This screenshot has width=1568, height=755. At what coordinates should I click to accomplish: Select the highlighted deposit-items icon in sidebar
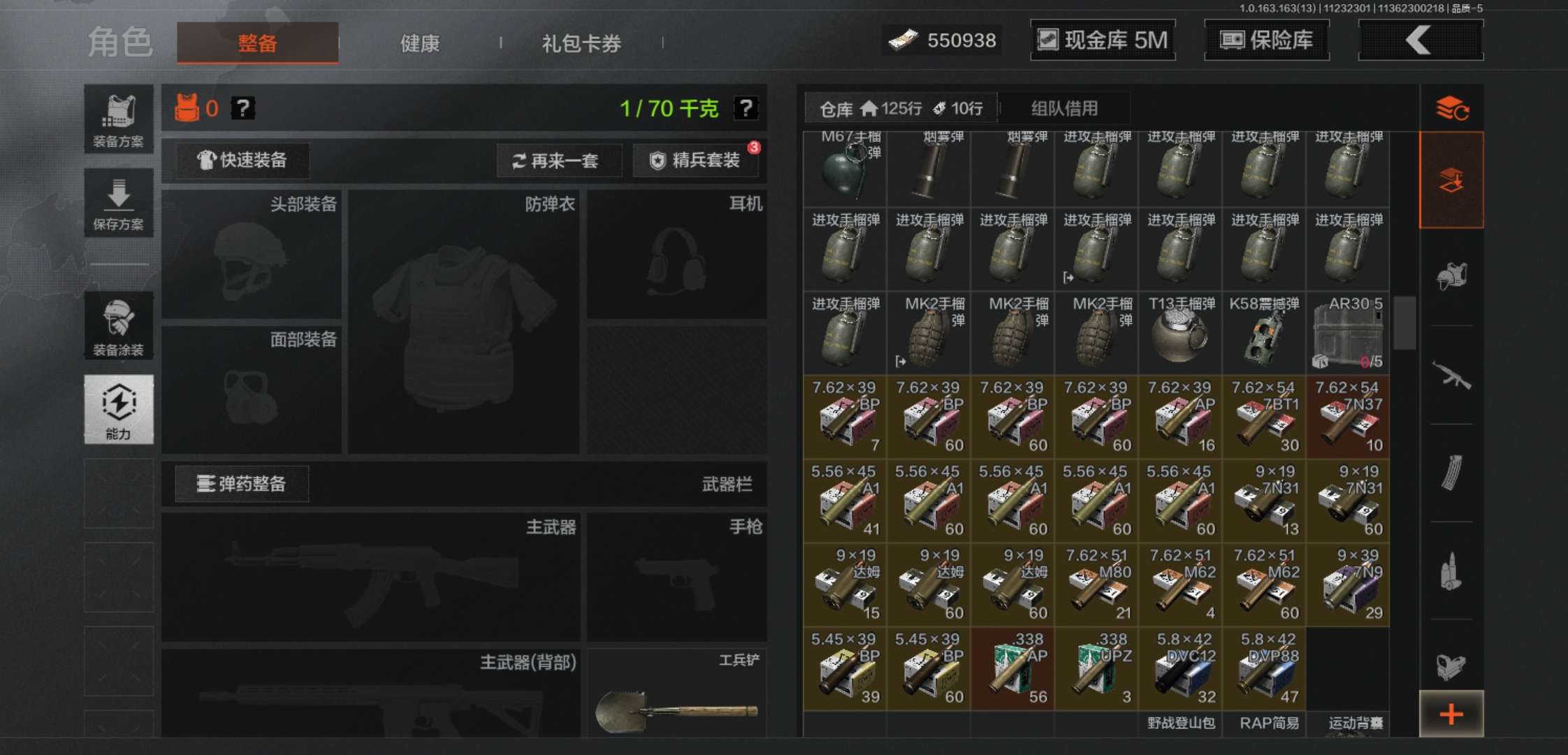click(x=1452, y=178)
